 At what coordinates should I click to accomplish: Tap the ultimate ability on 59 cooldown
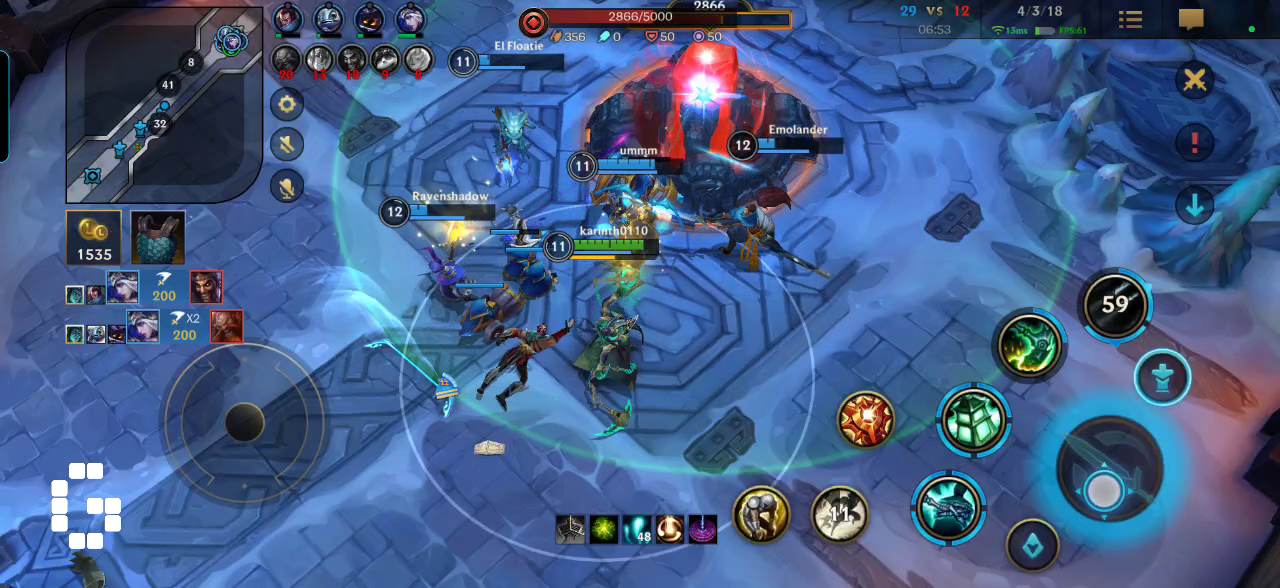1115,304
